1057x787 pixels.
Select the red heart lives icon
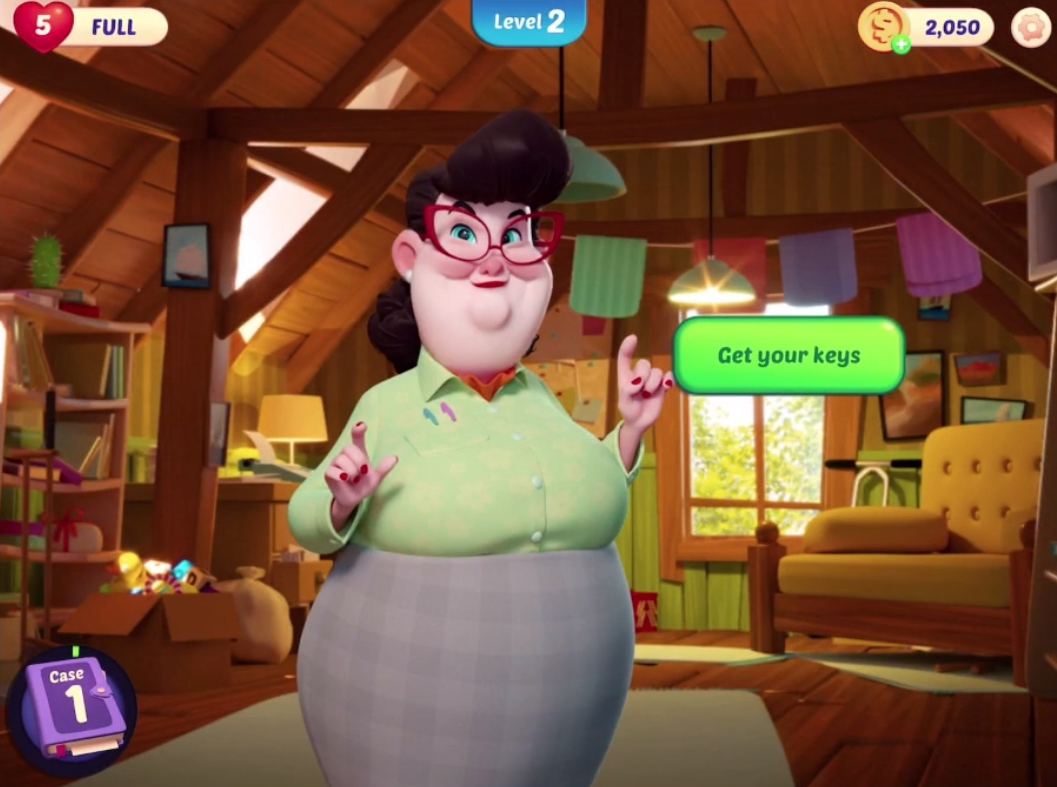(x=43, y=26)
